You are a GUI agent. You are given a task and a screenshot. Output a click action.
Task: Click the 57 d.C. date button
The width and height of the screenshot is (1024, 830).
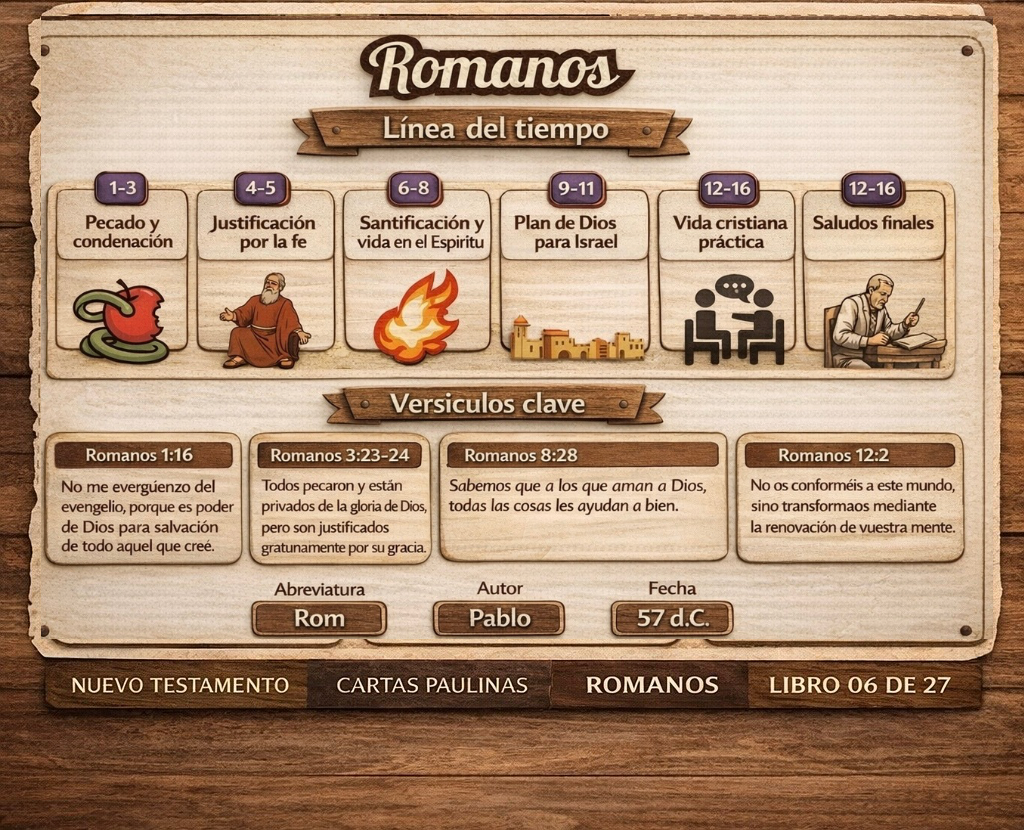point(672,618)
